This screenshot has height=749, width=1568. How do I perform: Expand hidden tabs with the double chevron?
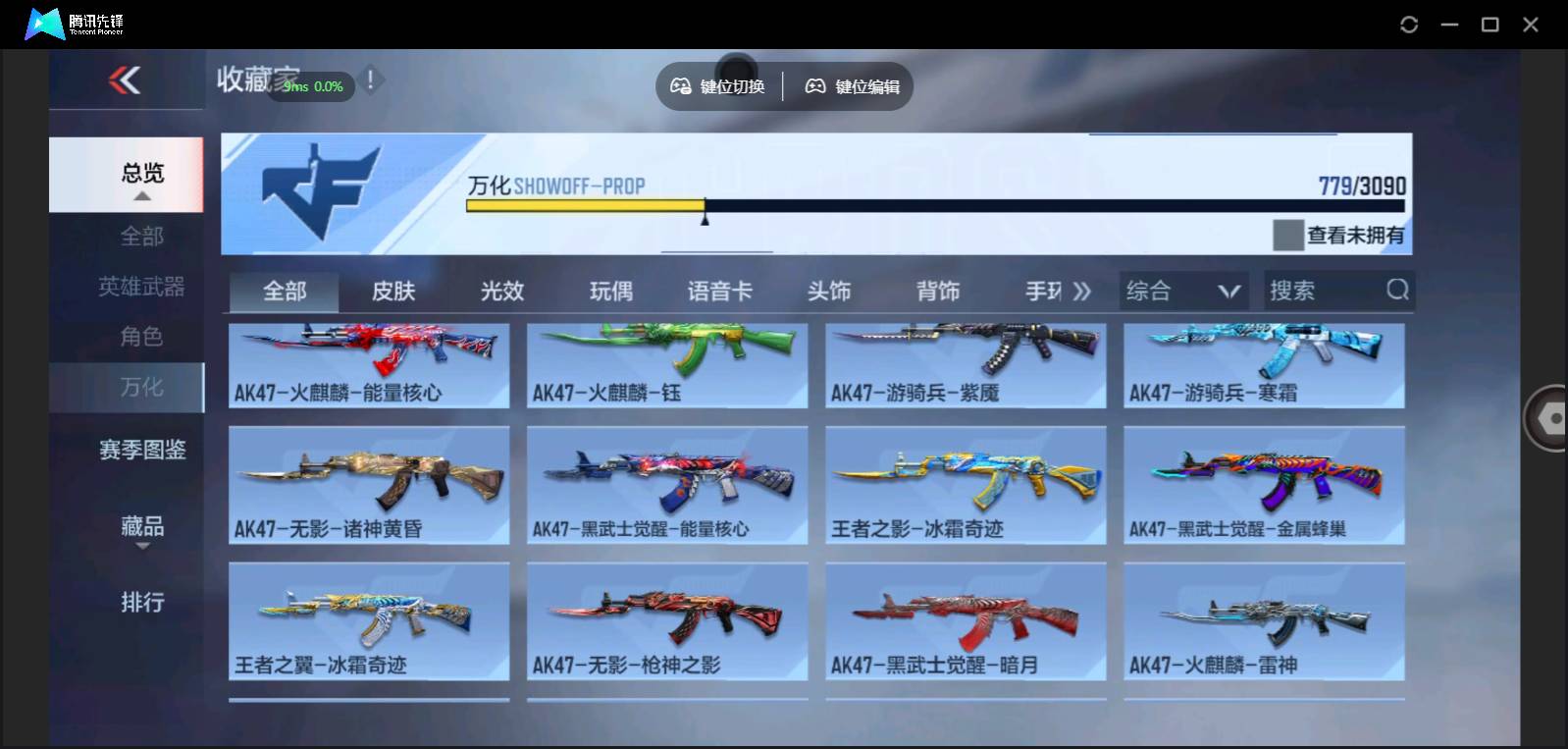(x=1080, y=291)
